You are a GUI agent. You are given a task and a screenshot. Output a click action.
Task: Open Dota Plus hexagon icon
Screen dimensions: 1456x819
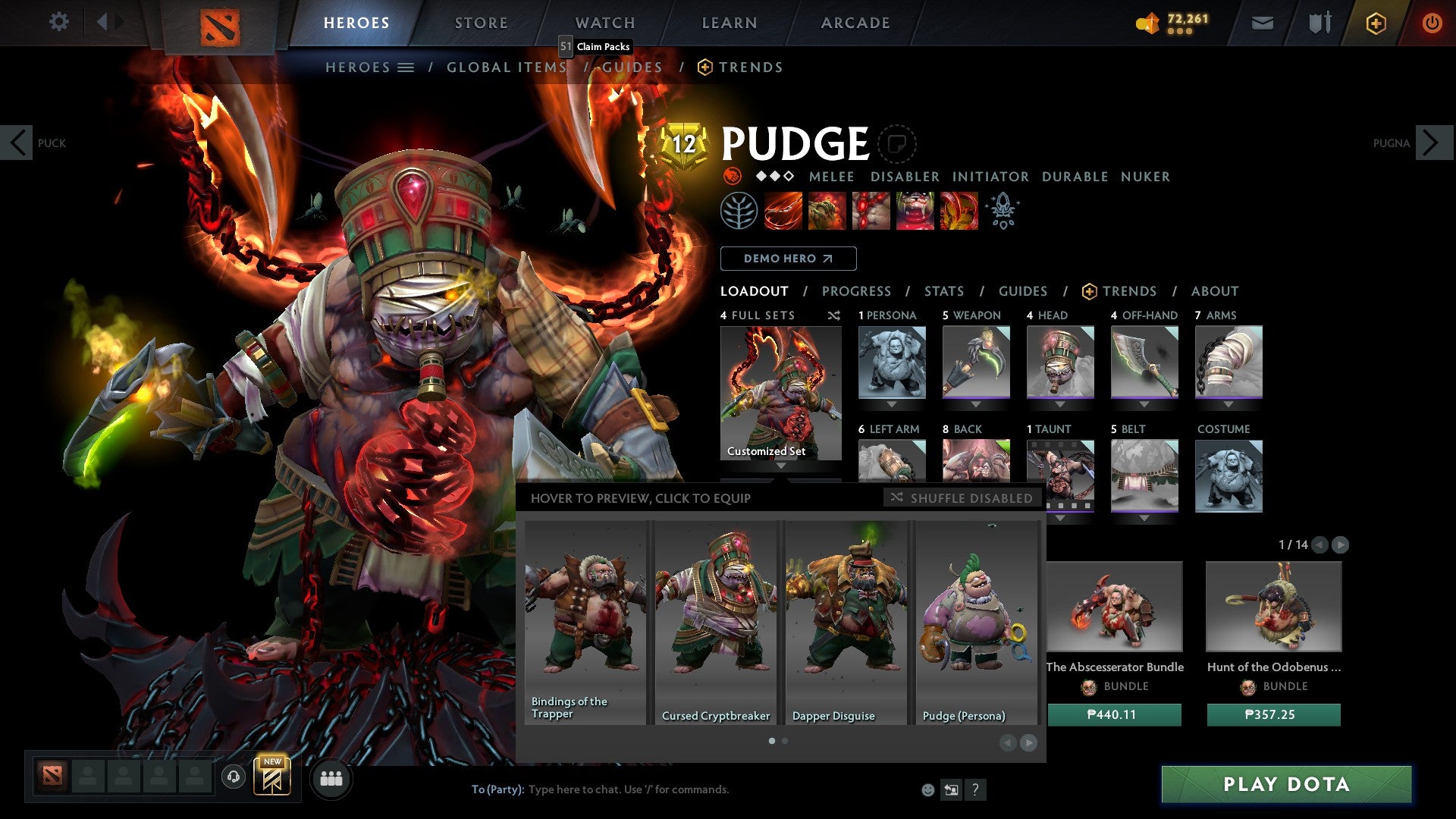tap(1375, 23)
